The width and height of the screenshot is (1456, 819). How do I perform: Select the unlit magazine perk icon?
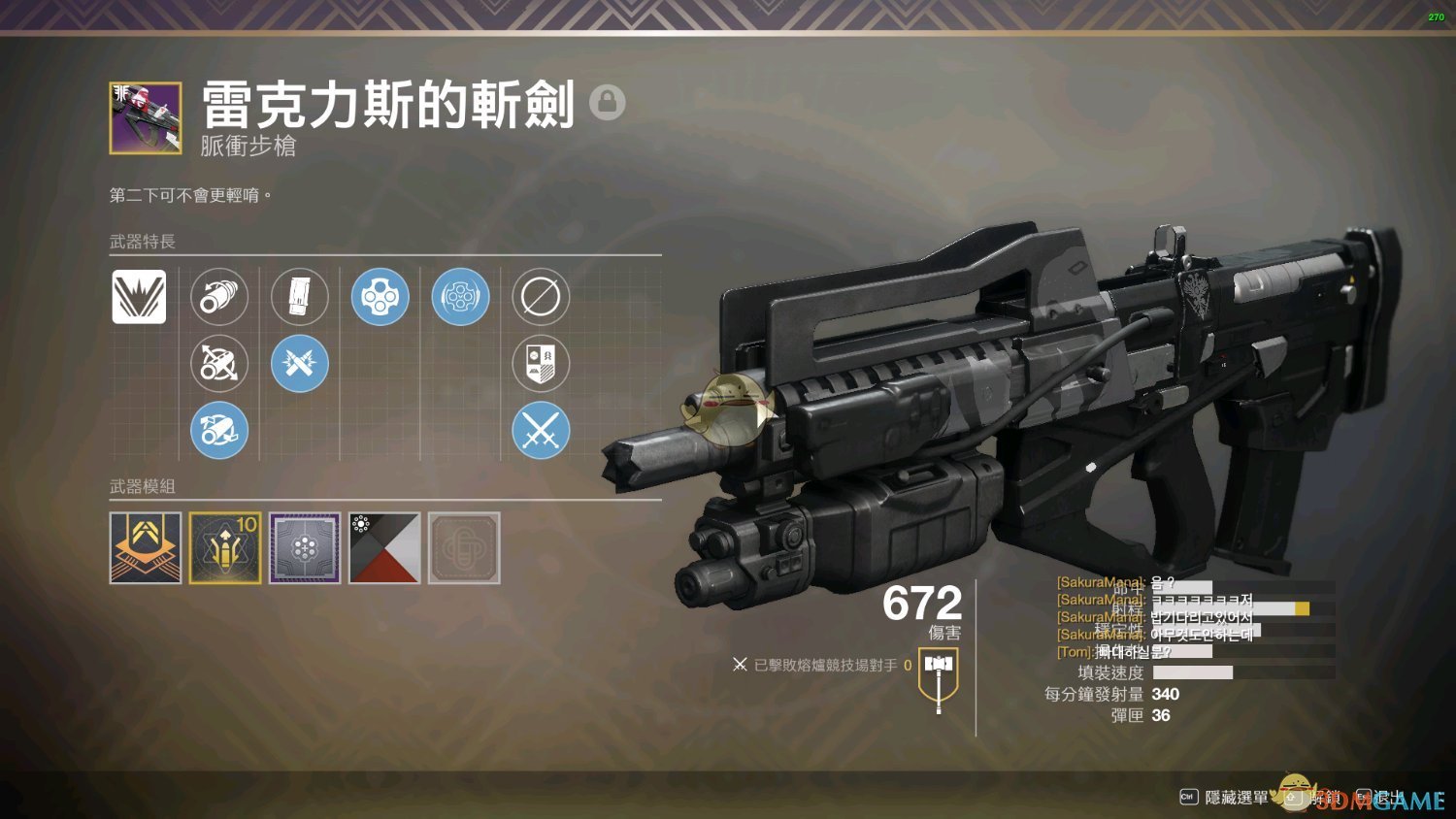tap(300, 296)
